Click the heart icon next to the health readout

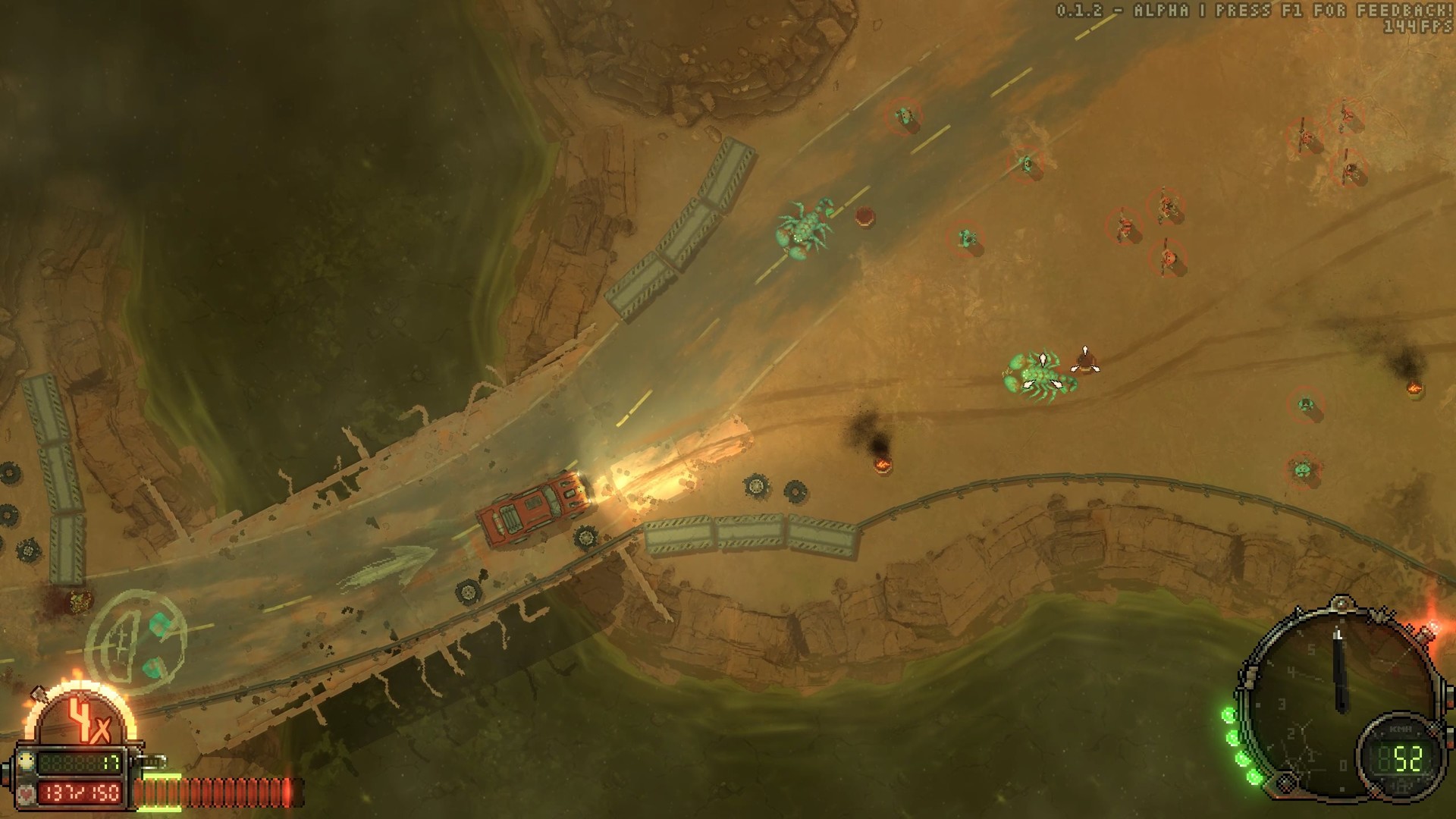point(27,794)
